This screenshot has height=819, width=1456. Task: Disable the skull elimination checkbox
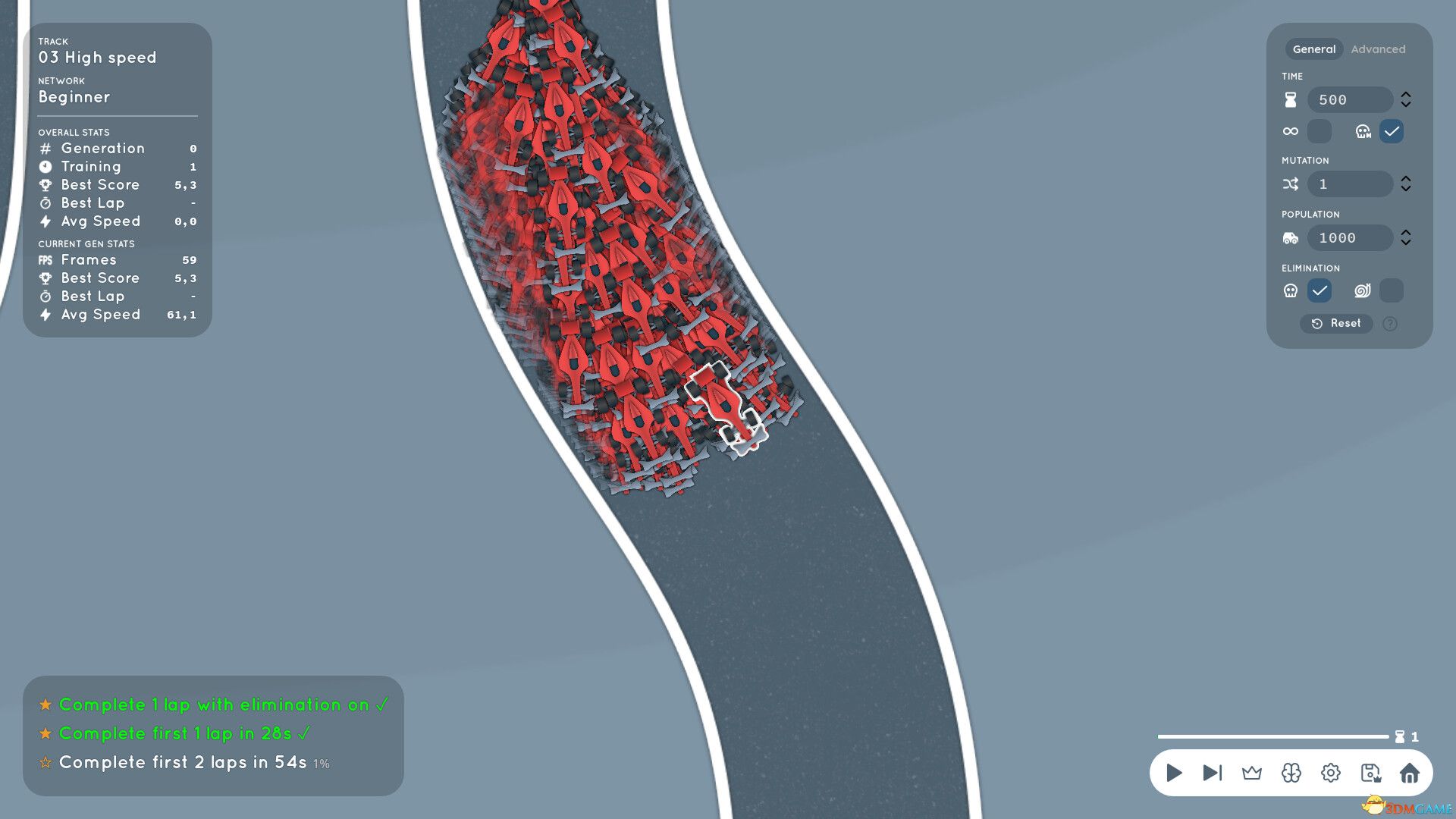[1319, 290]
